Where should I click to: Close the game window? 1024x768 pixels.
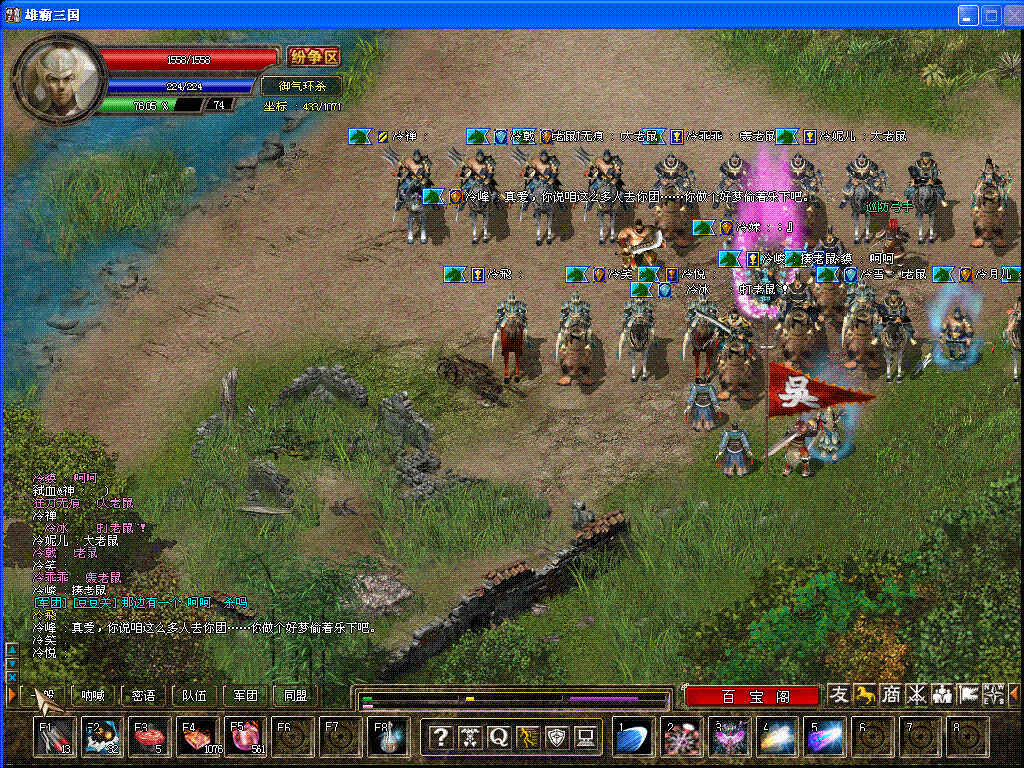click(x=1010, y=15)
